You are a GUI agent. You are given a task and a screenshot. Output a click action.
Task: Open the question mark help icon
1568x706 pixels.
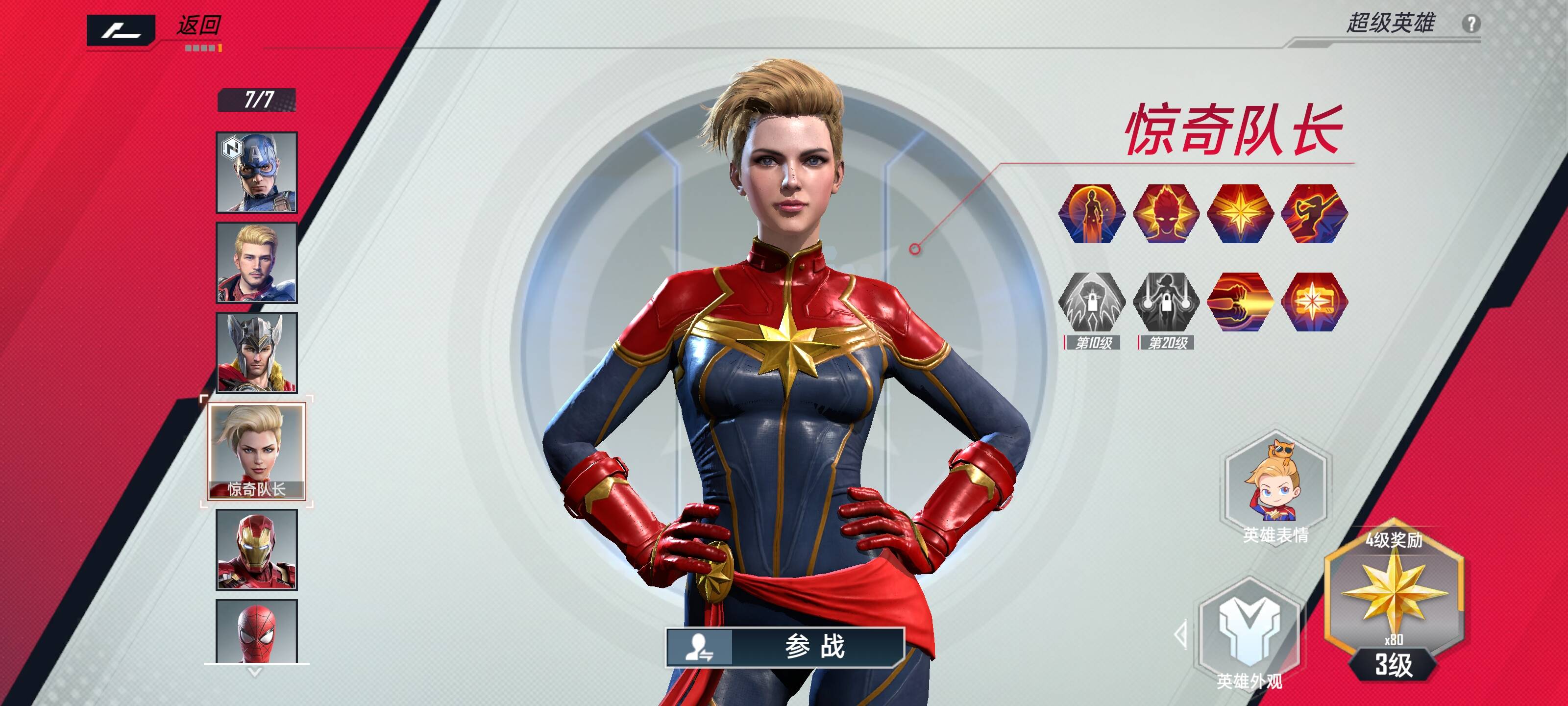[1470, 24]
